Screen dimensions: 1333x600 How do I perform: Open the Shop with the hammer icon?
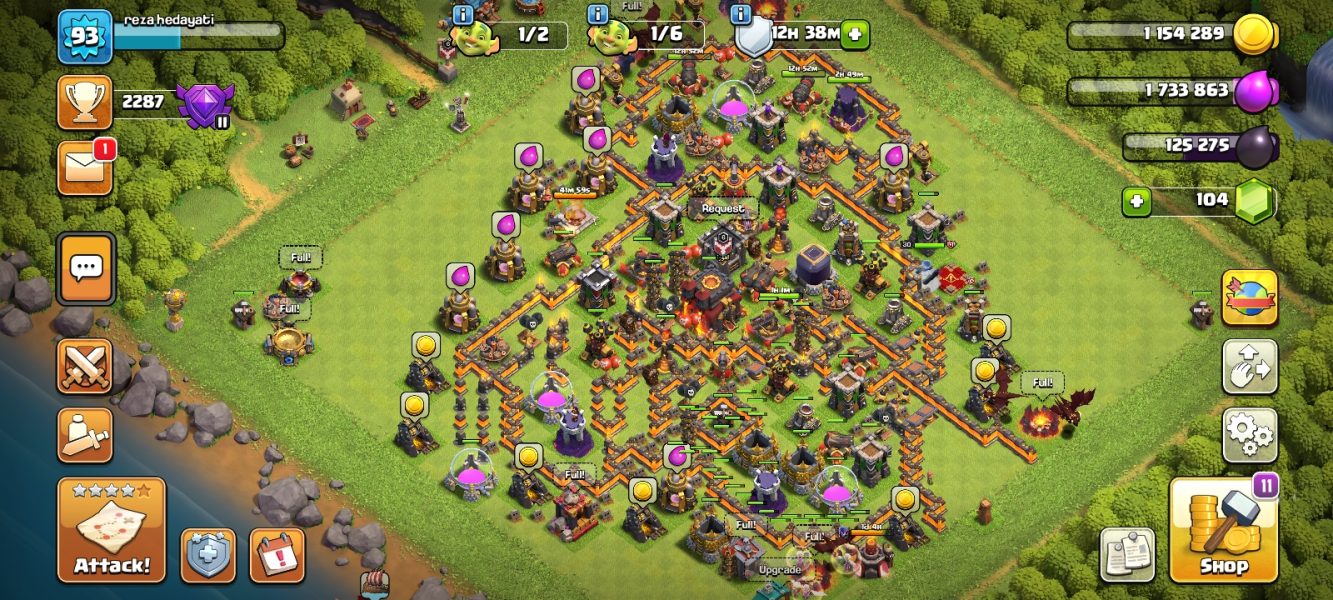click(x=1223, y=530)
